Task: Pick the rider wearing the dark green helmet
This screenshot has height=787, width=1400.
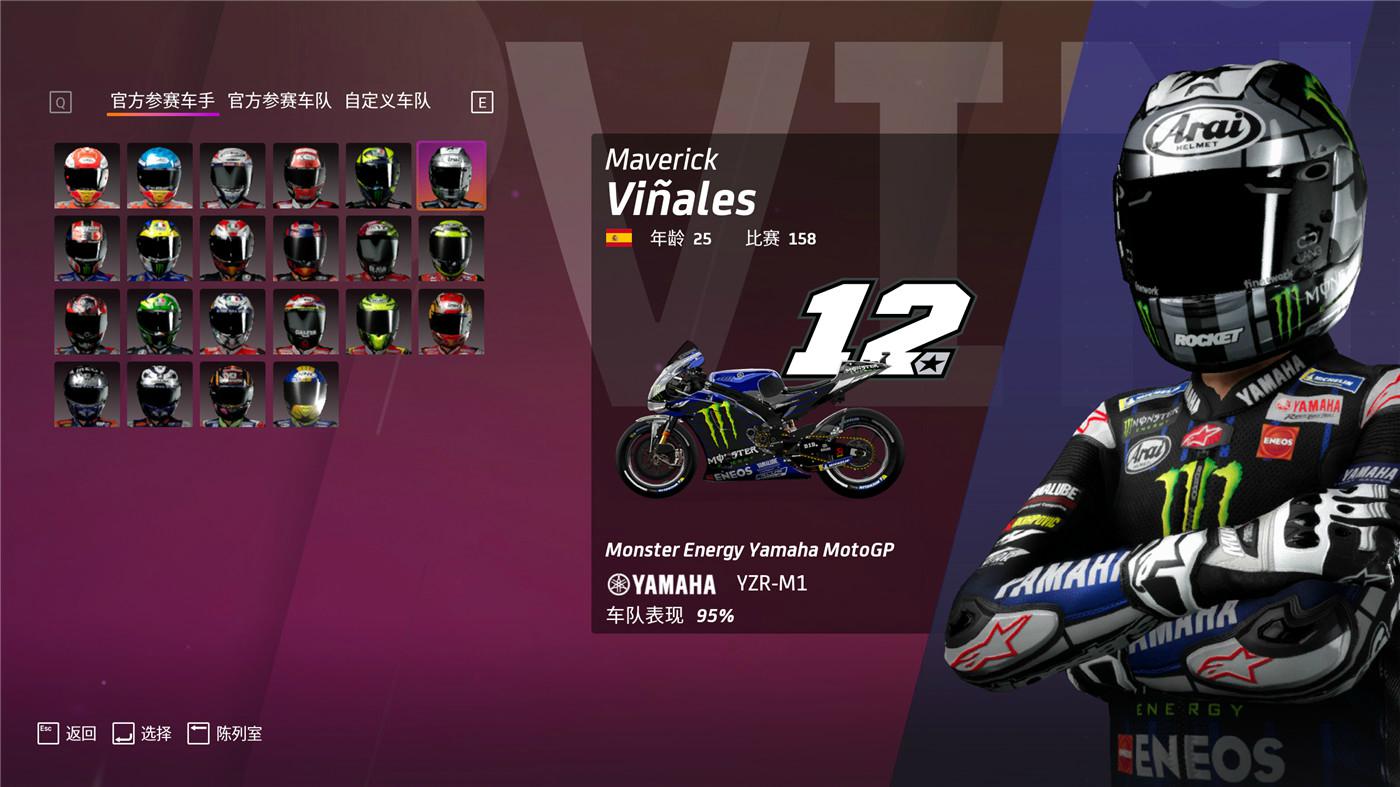Action: (x=160, y=322)
